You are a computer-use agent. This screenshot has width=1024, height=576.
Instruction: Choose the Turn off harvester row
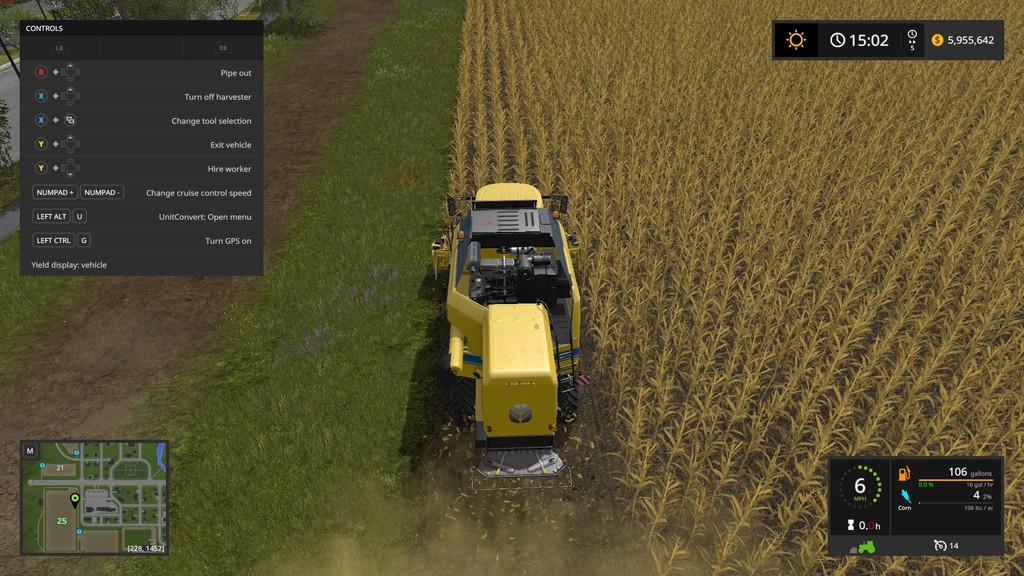[141, 97]
